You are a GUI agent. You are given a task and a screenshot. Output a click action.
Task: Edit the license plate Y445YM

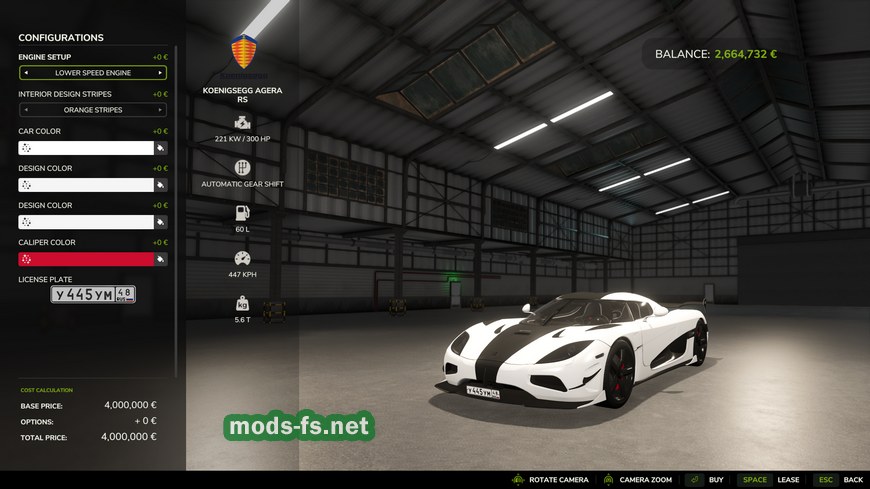click(x=93, y=294)
